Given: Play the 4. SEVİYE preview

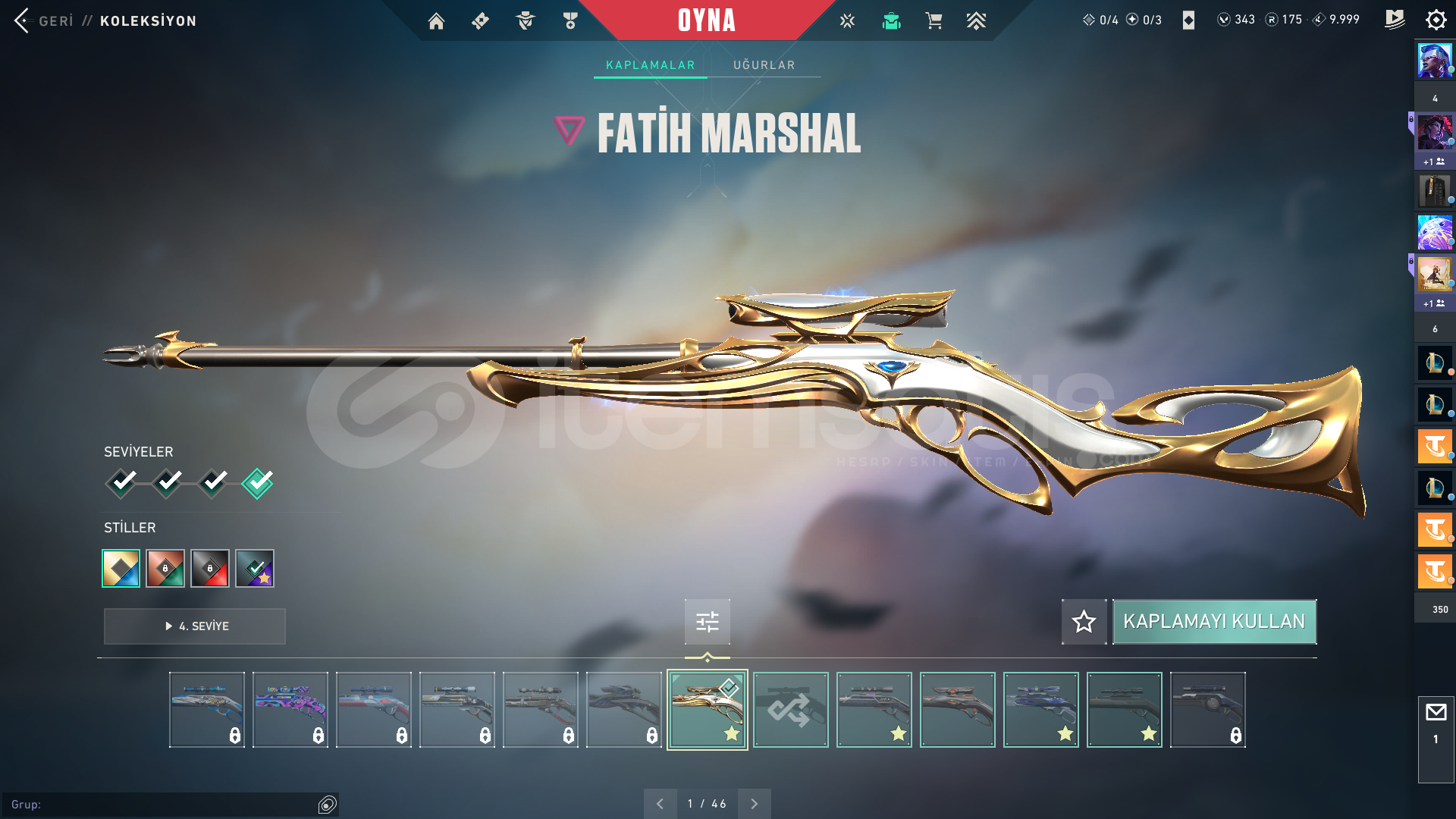Looking at the screenshot, I should point(195,626).
